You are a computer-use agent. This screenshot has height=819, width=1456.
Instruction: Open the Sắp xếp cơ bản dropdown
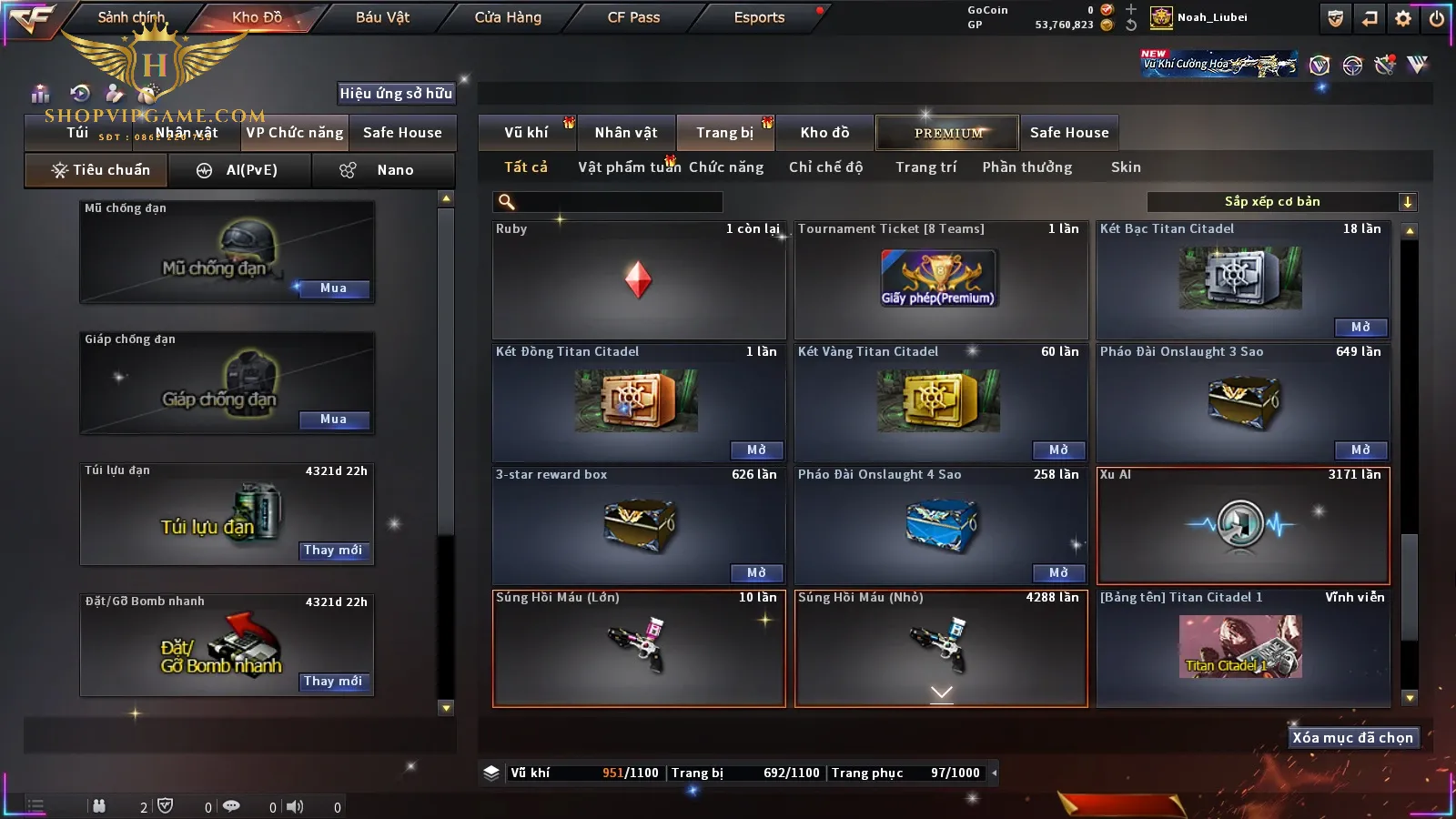tap(1282, 202)
